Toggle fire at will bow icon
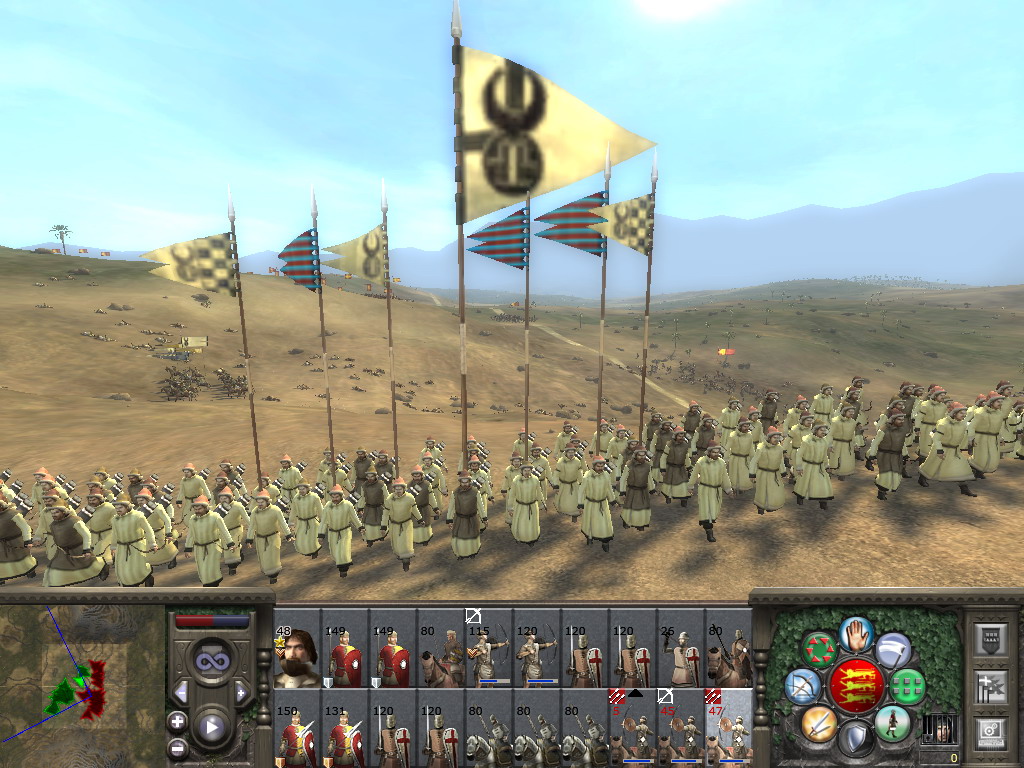The image size is (1024, 768). coord(803,686)
